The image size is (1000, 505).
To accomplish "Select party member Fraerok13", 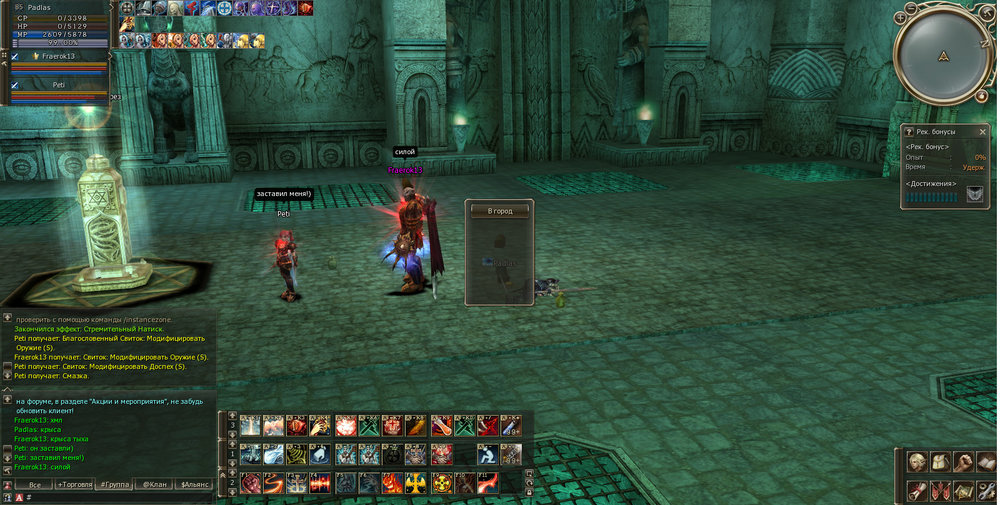I will (62, 57).
